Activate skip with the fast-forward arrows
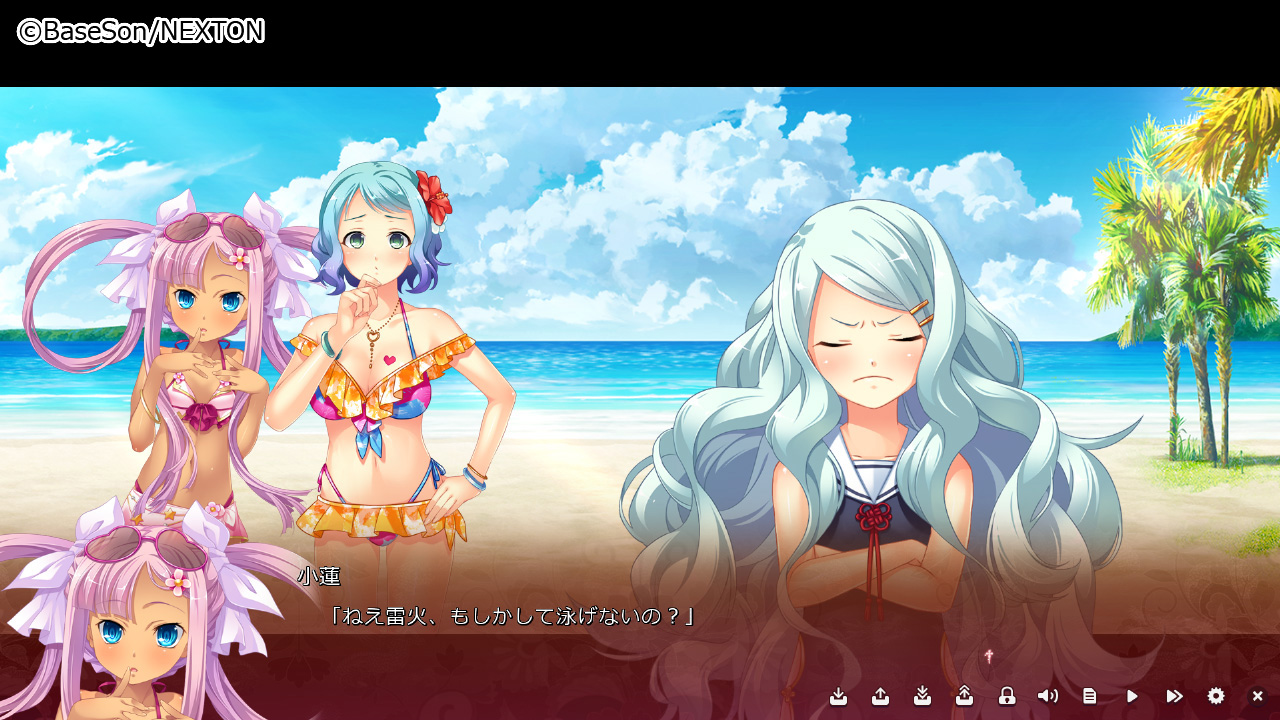This screenshot has width=1280, height=720. coord(1174,696)
